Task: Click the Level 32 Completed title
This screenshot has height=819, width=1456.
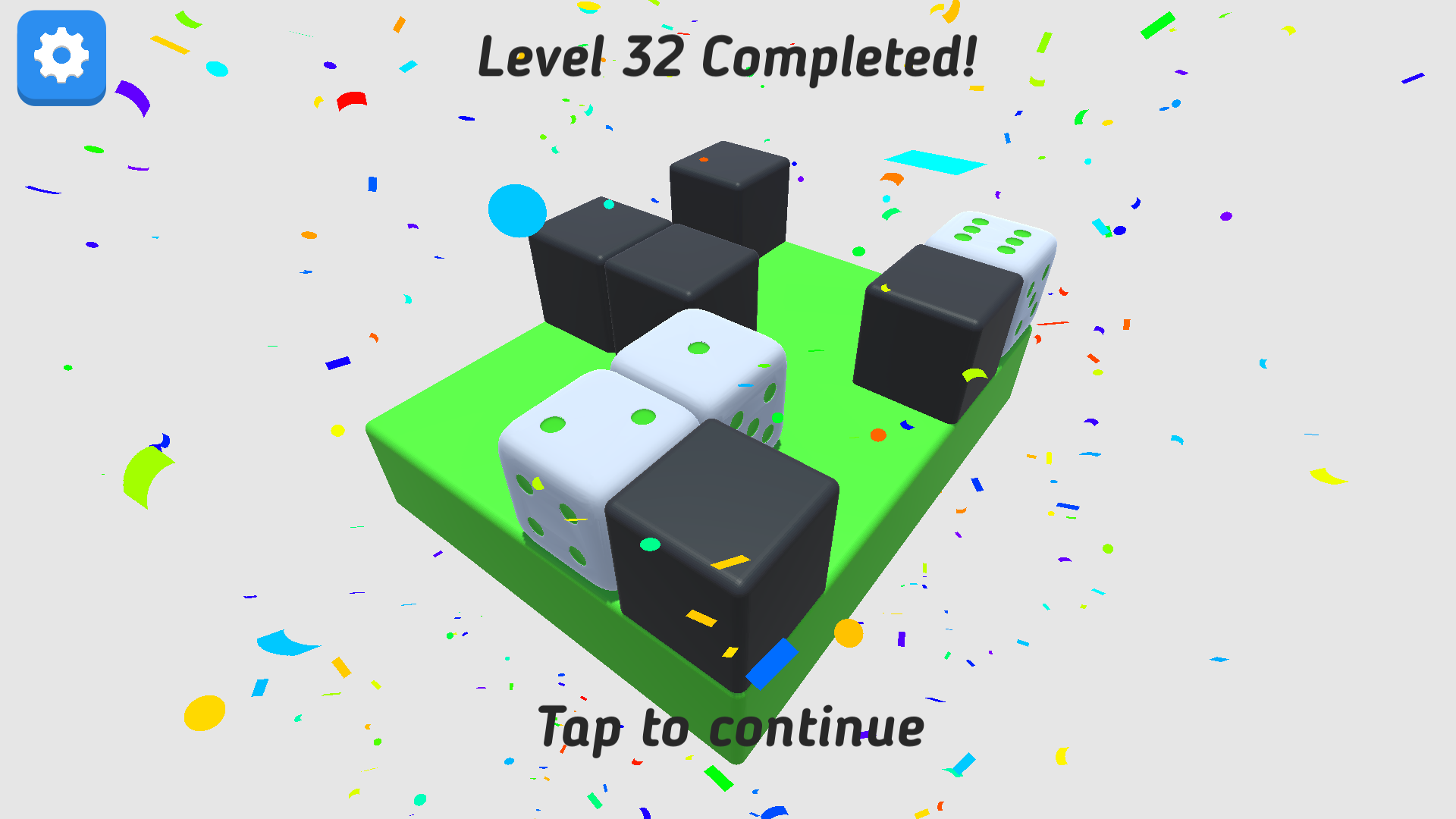Action: (726, 57)
